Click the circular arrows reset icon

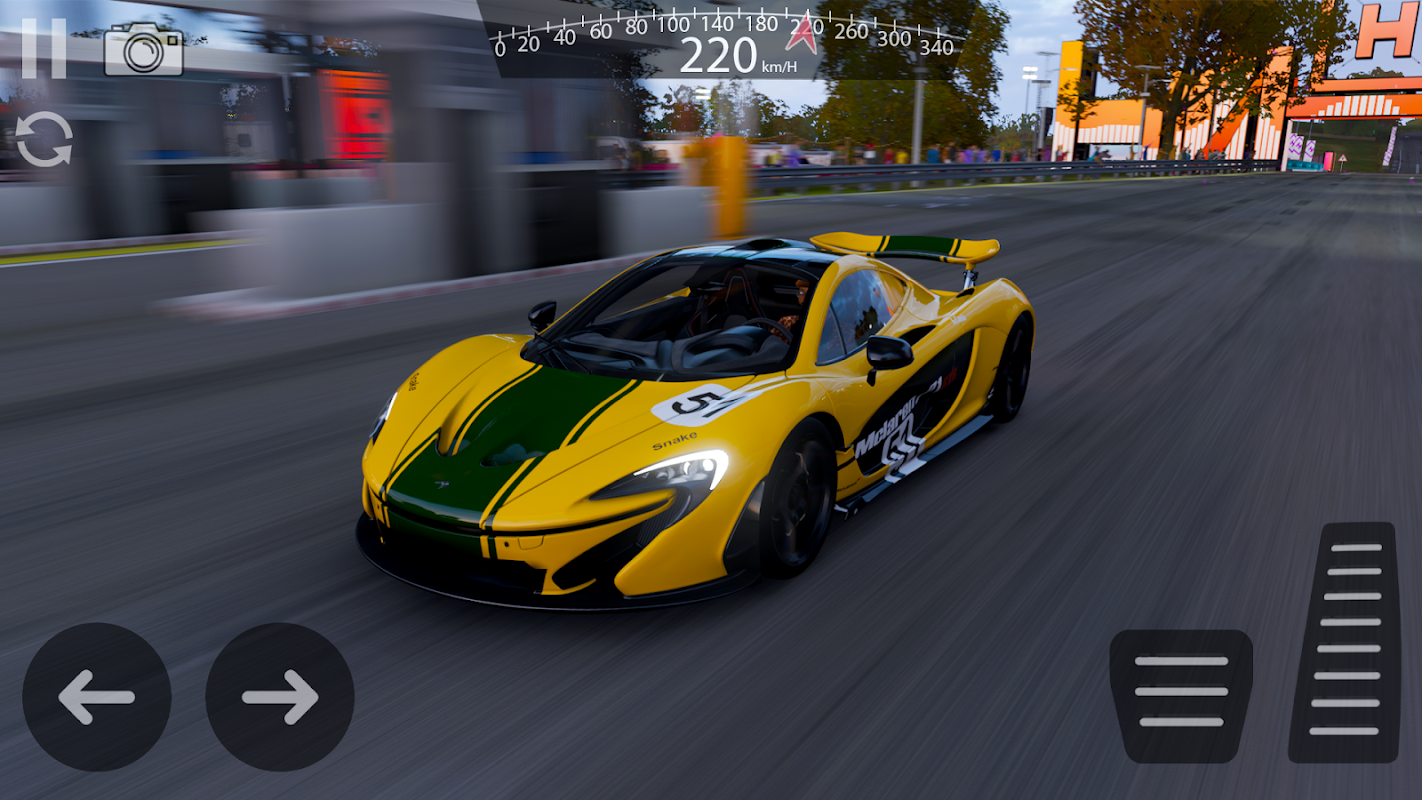coord(44,139)
